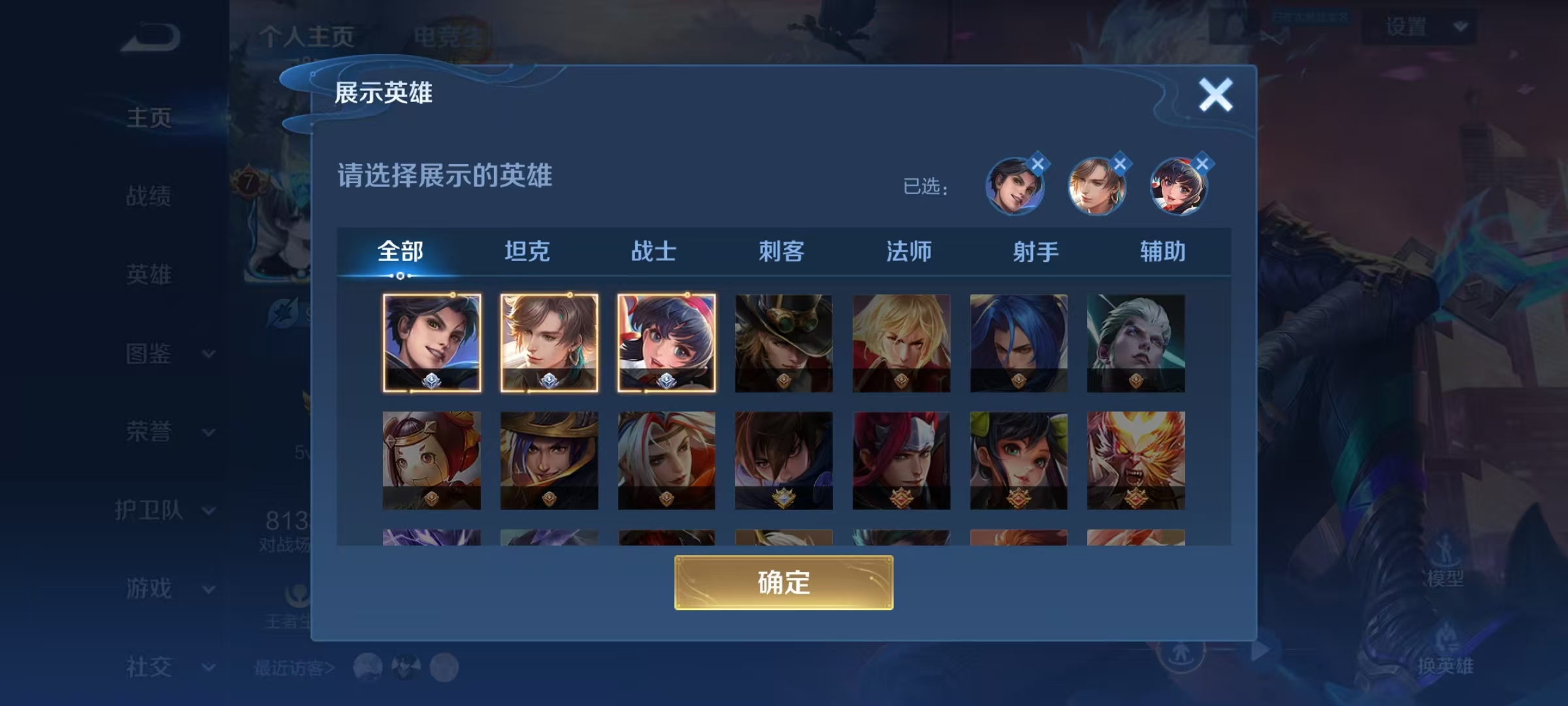Toggle selection of the golden Monkey King portrait
Screen dimensions: 1568x706
pyautogui.click(x=1135, y=459)
